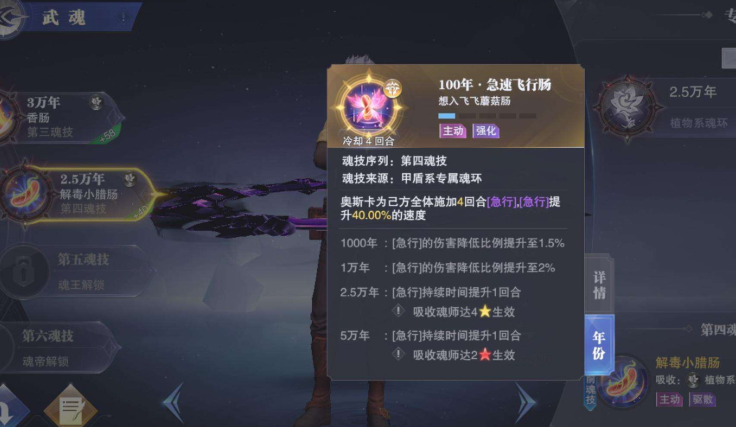Image resolution: width=736 pixels, height=427 pixels.
Task: Click the right arrow to next character
Action: click(527, 402)
